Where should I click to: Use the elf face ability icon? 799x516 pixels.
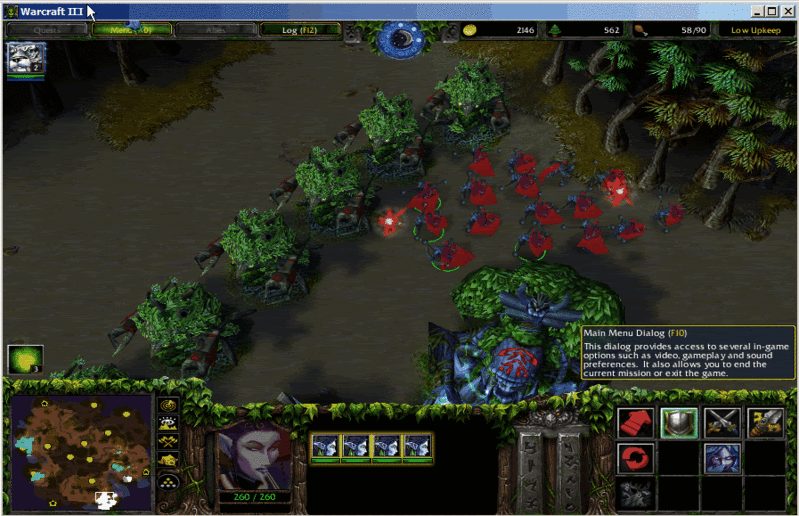720,459
